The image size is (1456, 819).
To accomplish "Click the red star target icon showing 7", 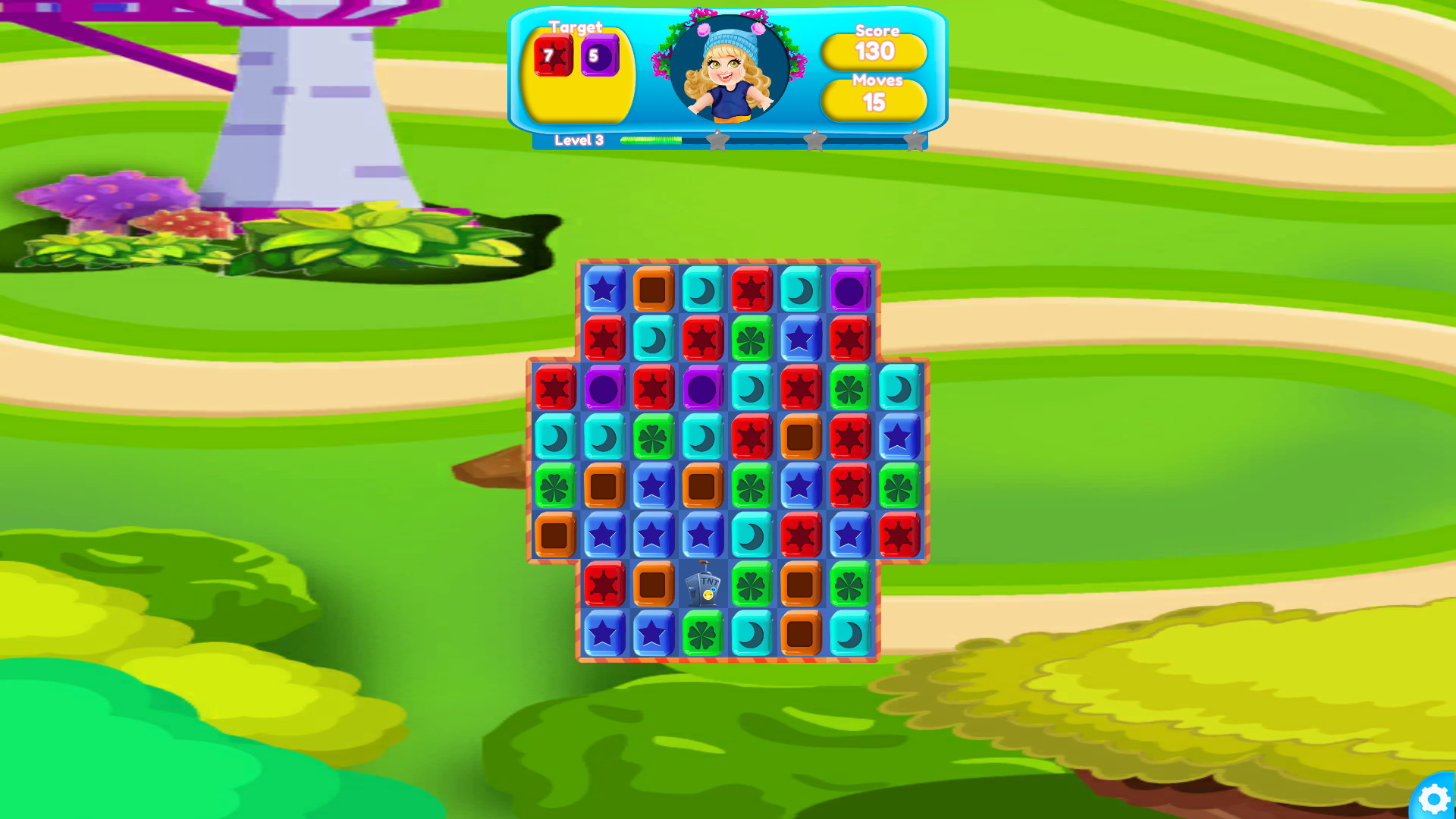I will point(553,55).
